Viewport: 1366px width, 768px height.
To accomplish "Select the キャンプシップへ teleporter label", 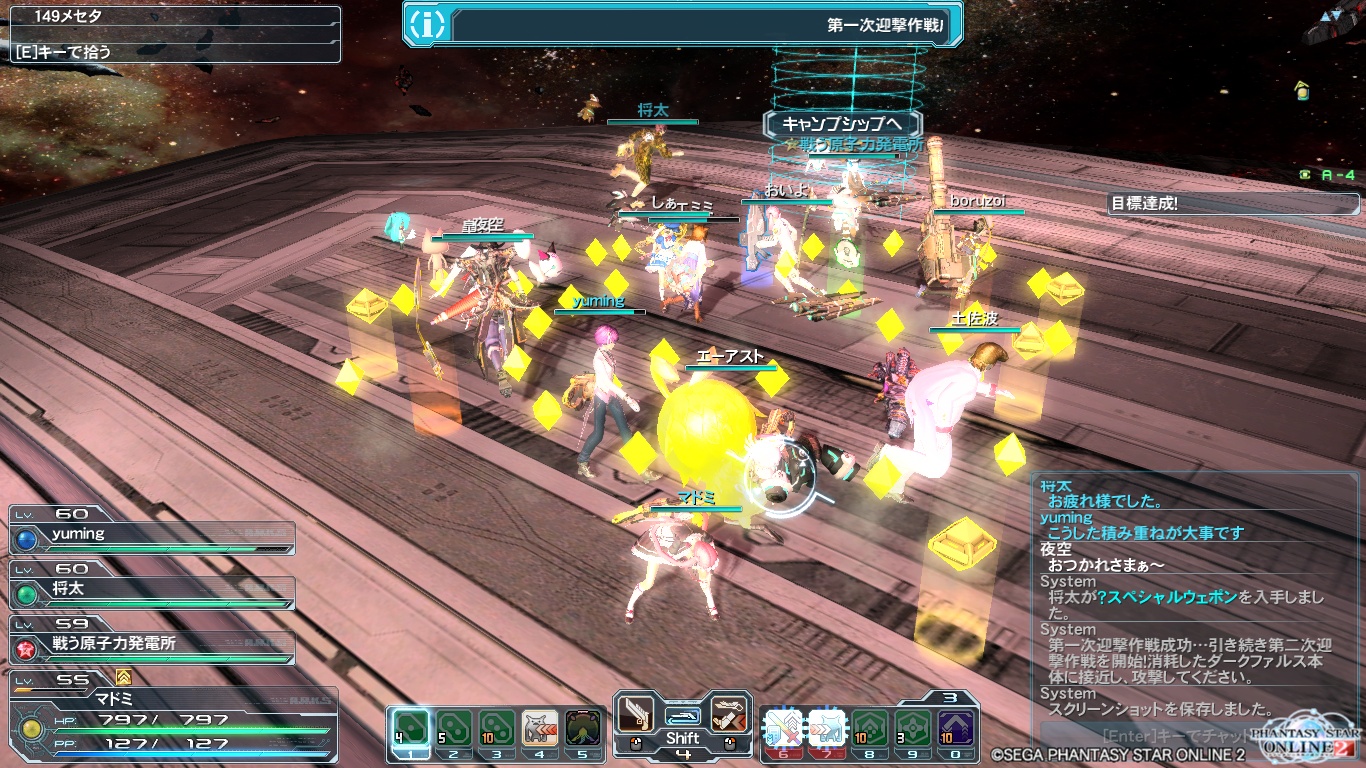I will pos(841,124).
